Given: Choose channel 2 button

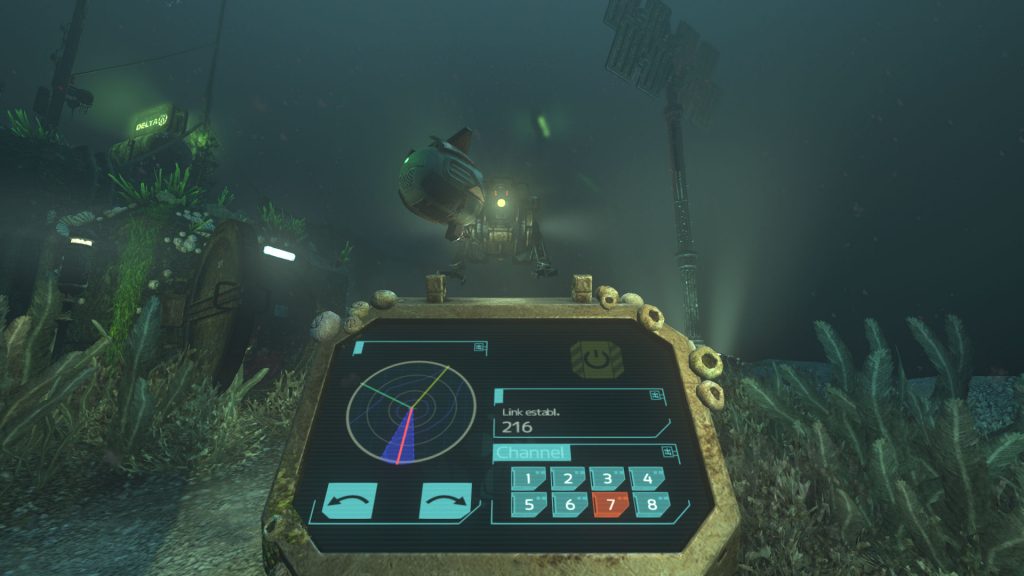Looking at the screenshot, I should click(x=568, y=479).
